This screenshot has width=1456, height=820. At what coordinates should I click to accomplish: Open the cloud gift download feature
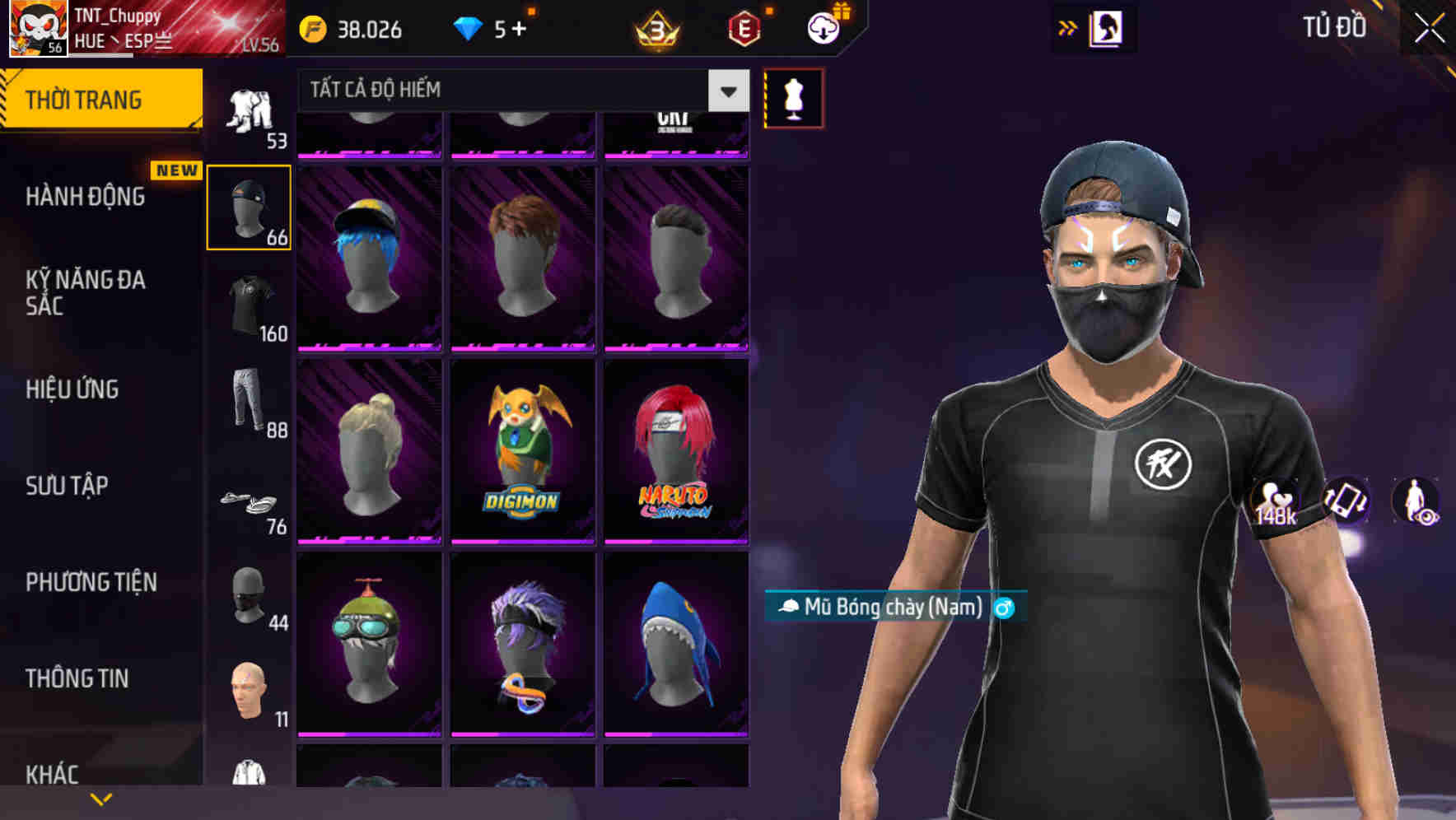tap(821, 26)
